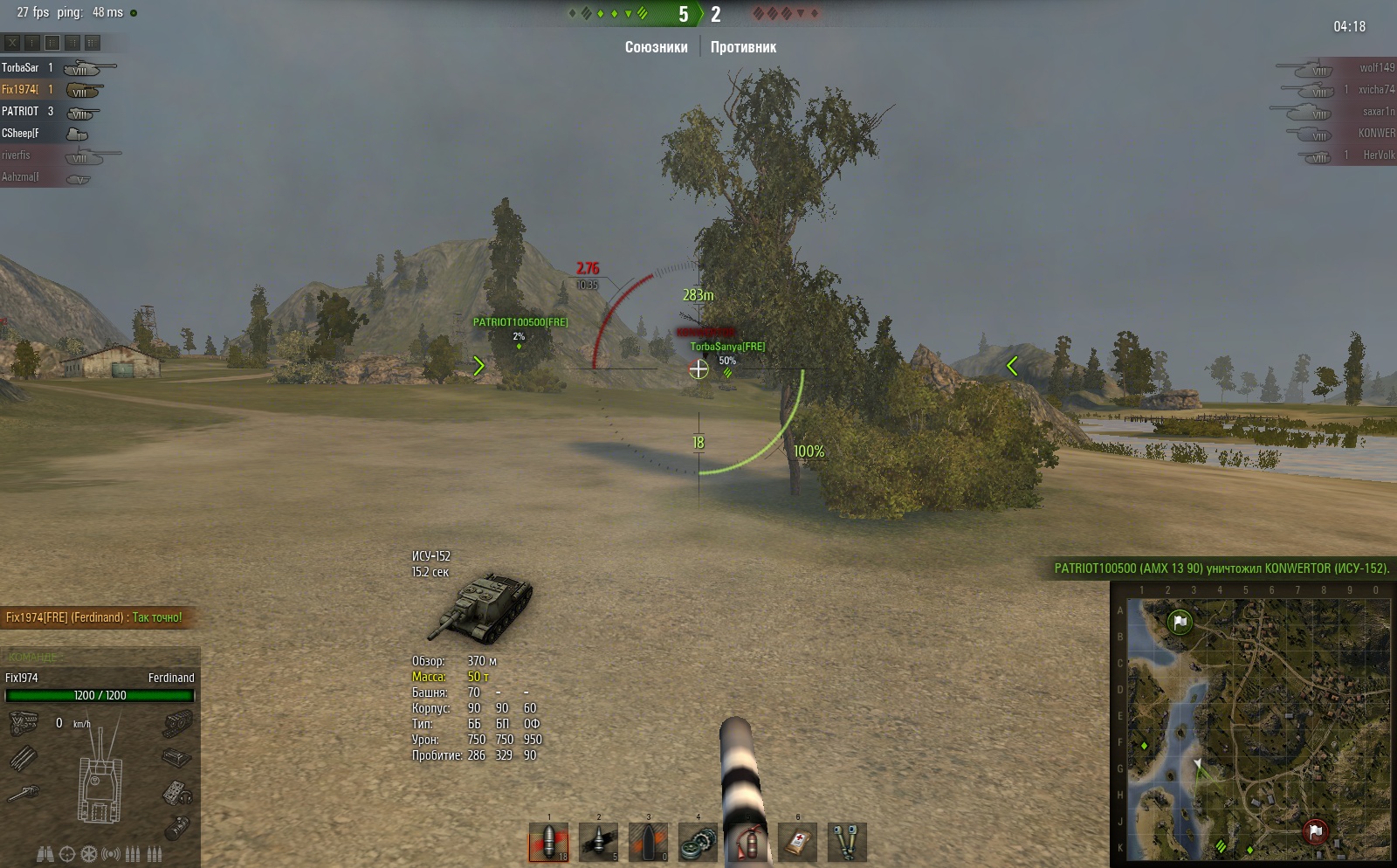Select KONWER in the enemy team list
Viewport: 1397px width, 868px height.
coord(1375,133)
